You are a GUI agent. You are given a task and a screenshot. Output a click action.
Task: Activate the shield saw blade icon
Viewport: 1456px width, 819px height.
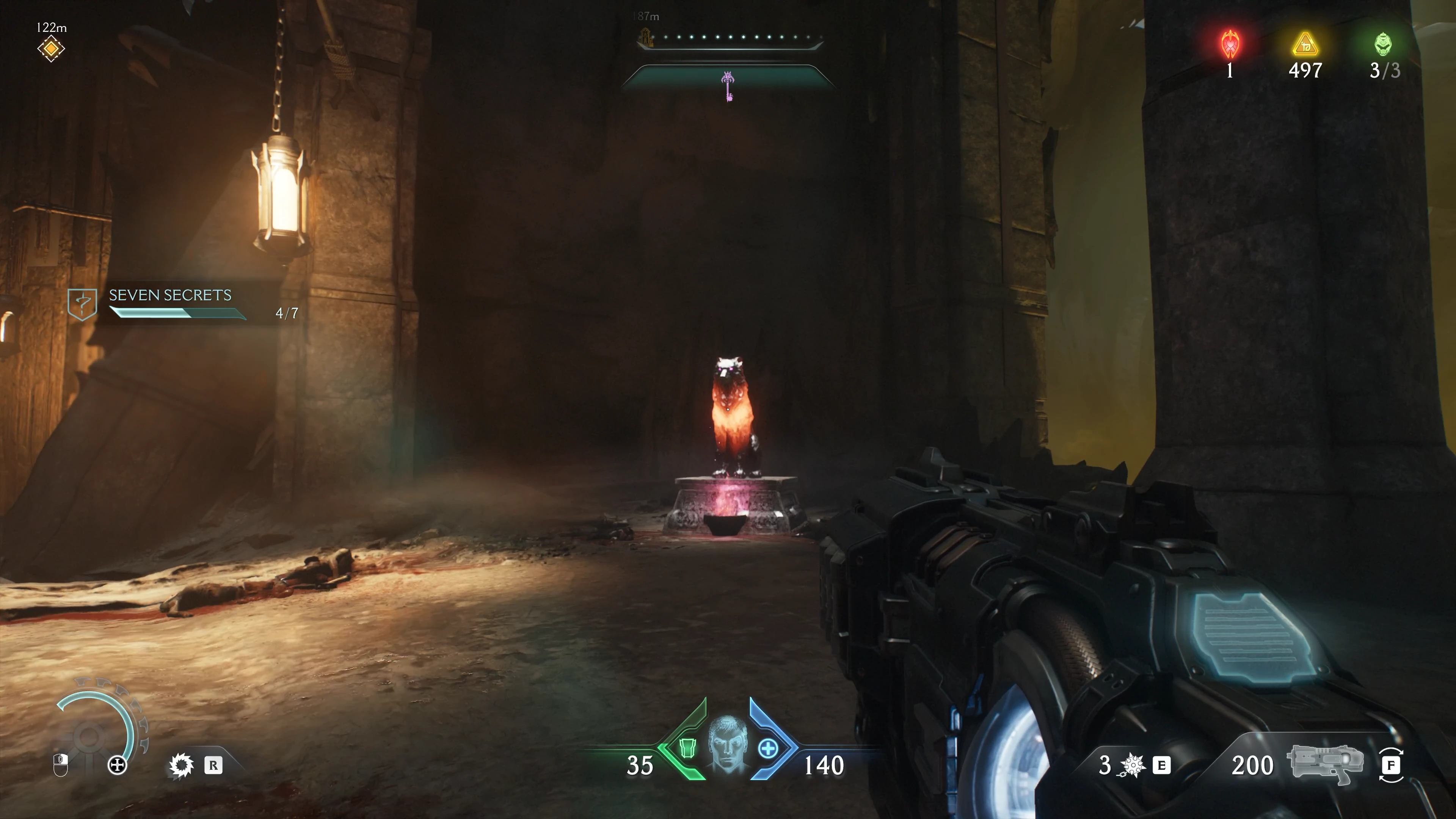pyautogui.click(x=182, y=766)
